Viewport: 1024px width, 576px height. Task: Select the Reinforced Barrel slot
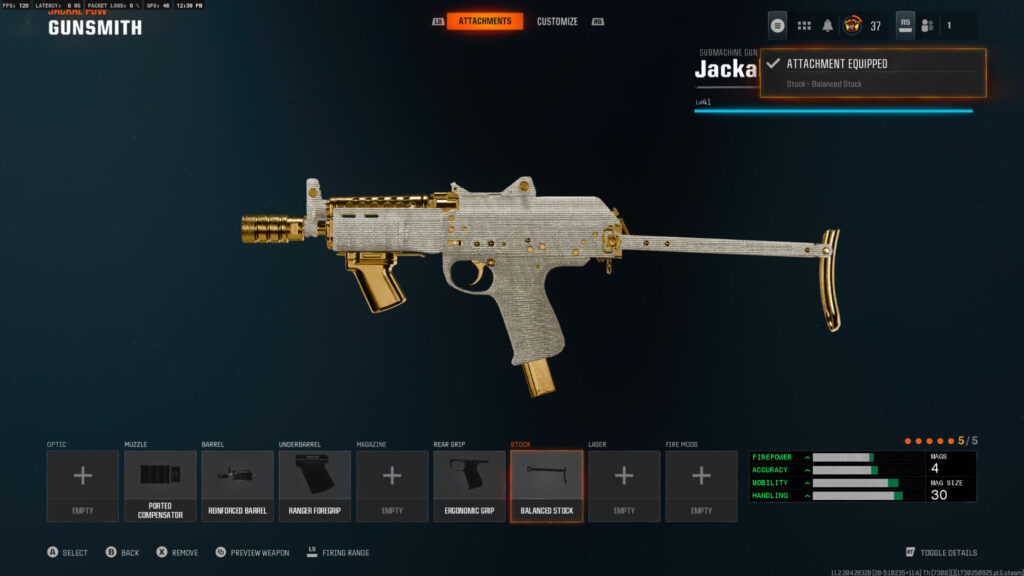pyautogui.click(x=237, y=486)
